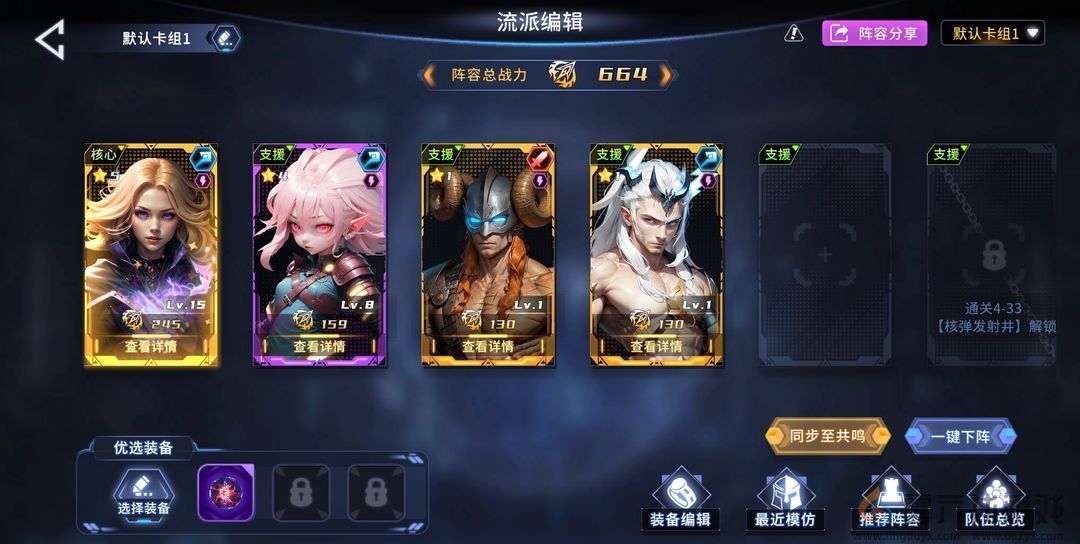Open 队伍总览 team overview

pos(994,500)
